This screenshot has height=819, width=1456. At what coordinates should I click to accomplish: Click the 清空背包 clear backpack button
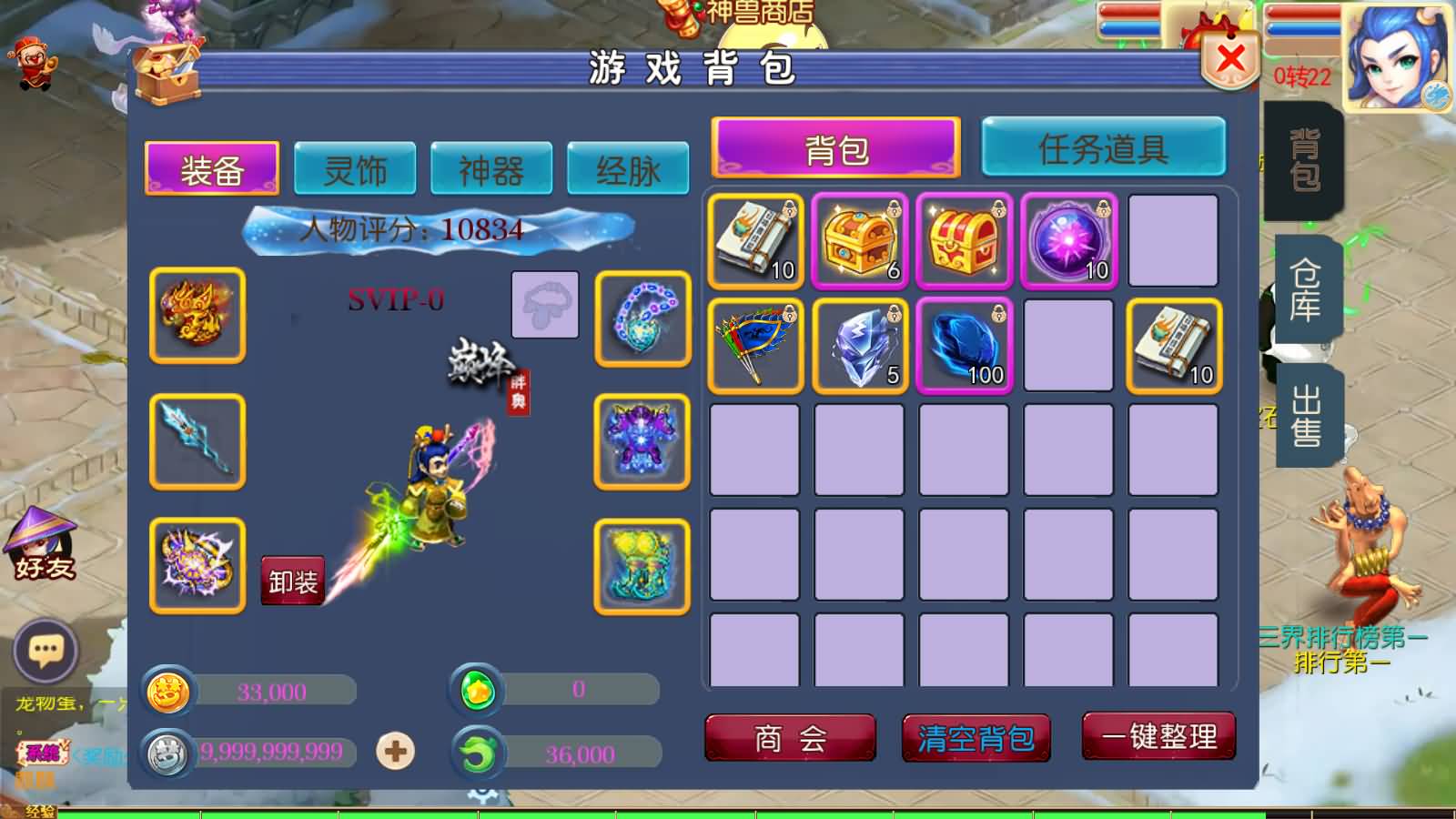click(x=976, y=740)
